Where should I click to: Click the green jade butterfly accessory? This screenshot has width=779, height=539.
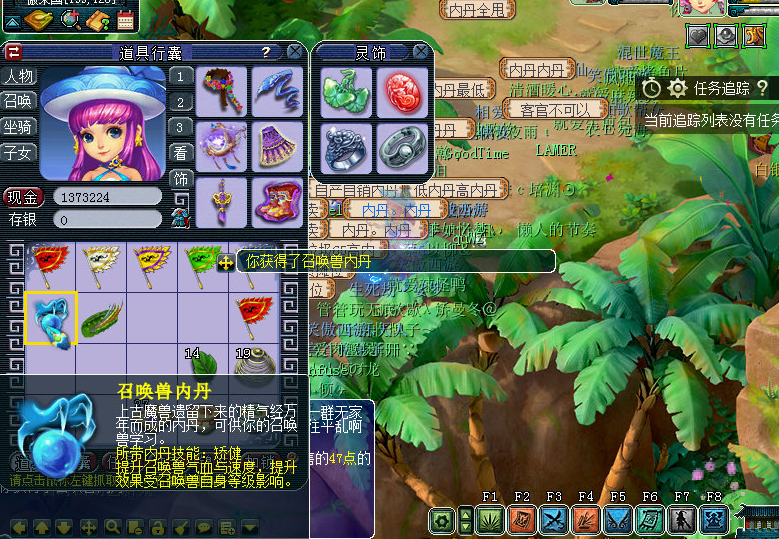pyautogui.click(x=347, y=93)
